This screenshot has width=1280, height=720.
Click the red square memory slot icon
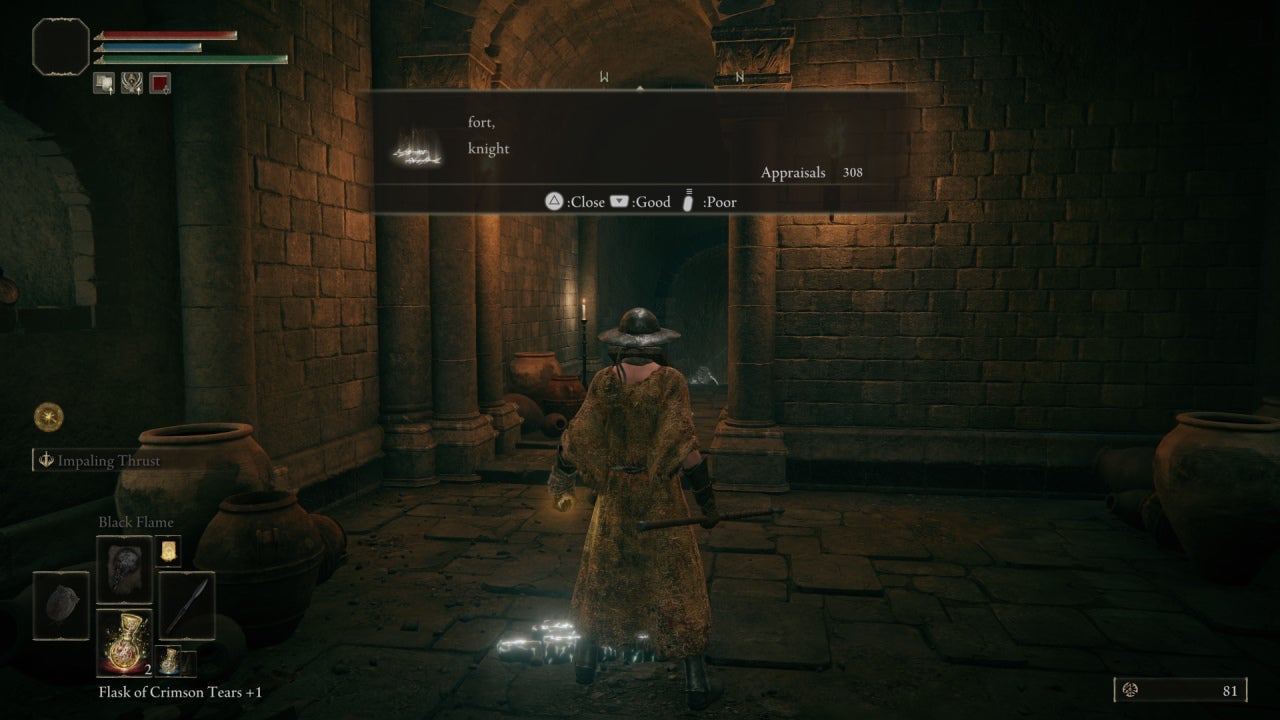pos(158,82)
